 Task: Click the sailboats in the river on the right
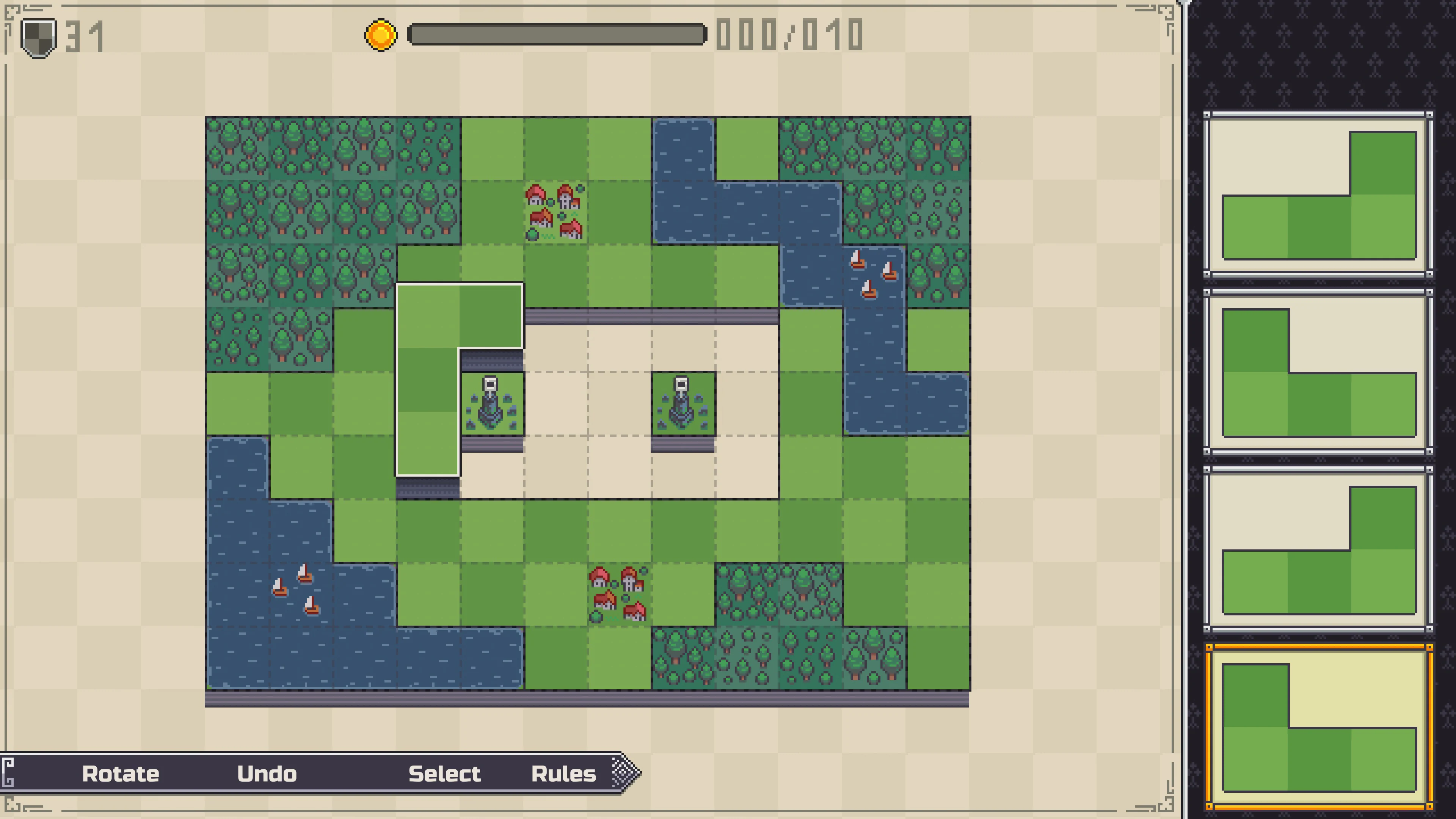tap(873, 277)
